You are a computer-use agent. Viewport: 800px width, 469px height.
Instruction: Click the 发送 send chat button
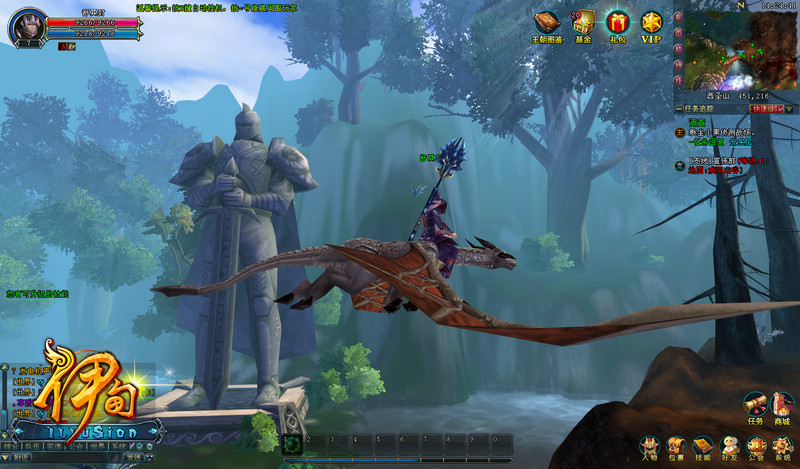click(x=134, y=458)
